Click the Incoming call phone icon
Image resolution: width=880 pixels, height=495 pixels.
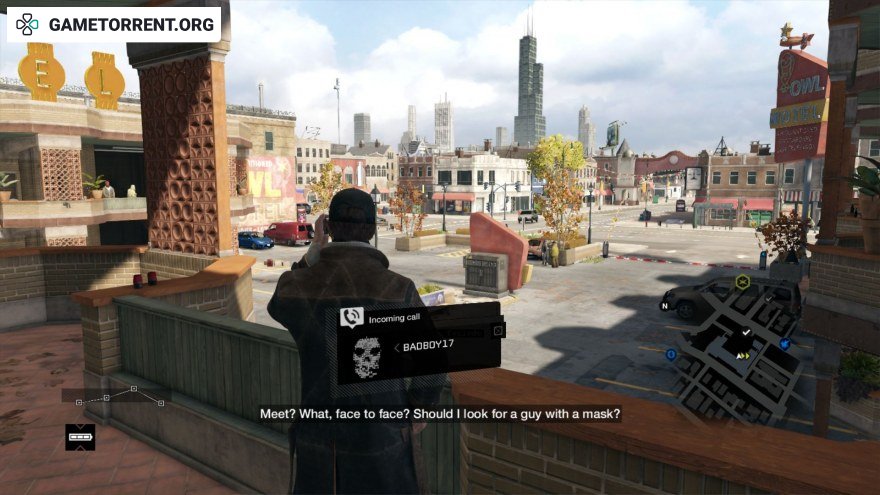(351, 318)
